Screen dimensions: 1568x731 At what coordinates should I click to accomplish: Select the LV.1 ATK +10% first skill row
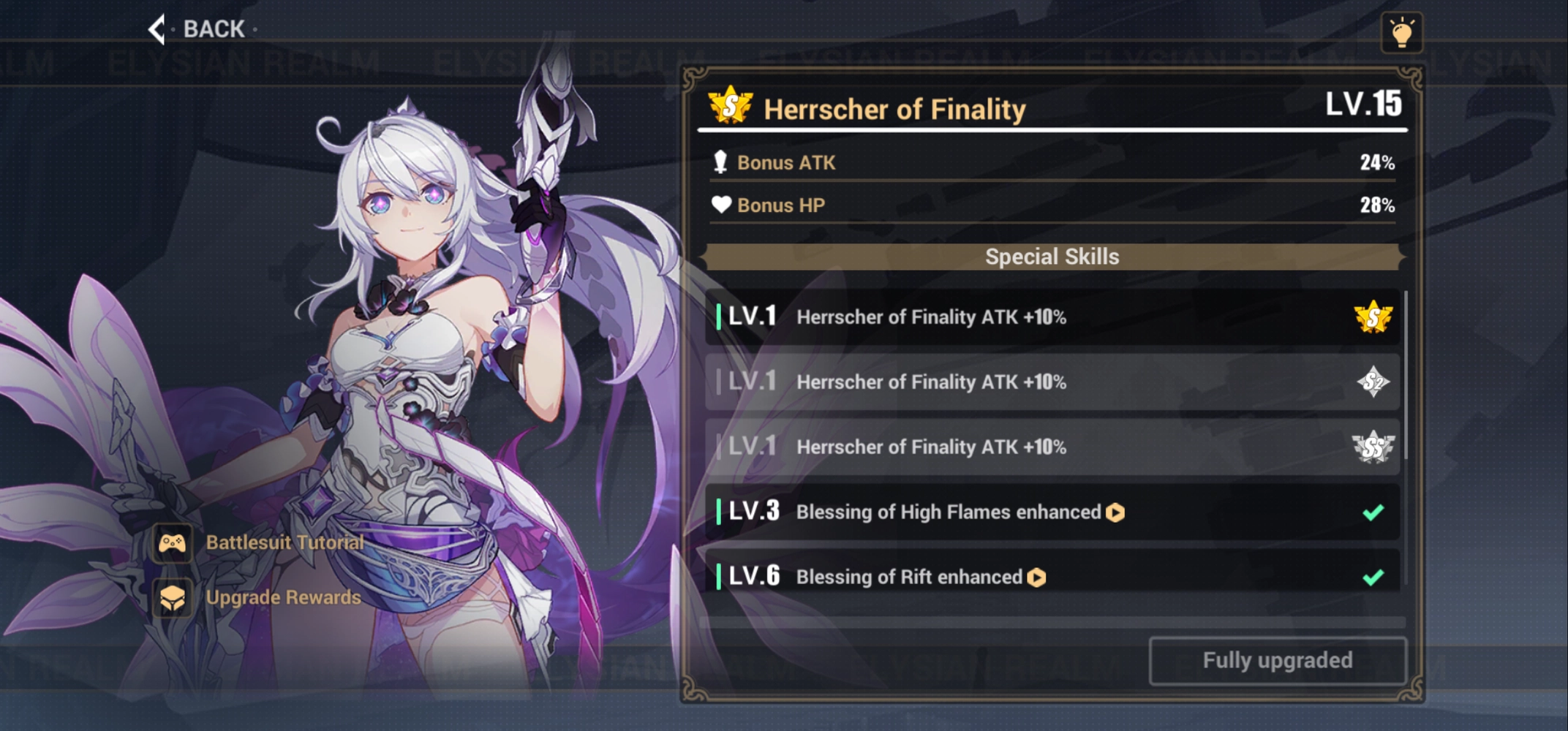click(1024, 317)
